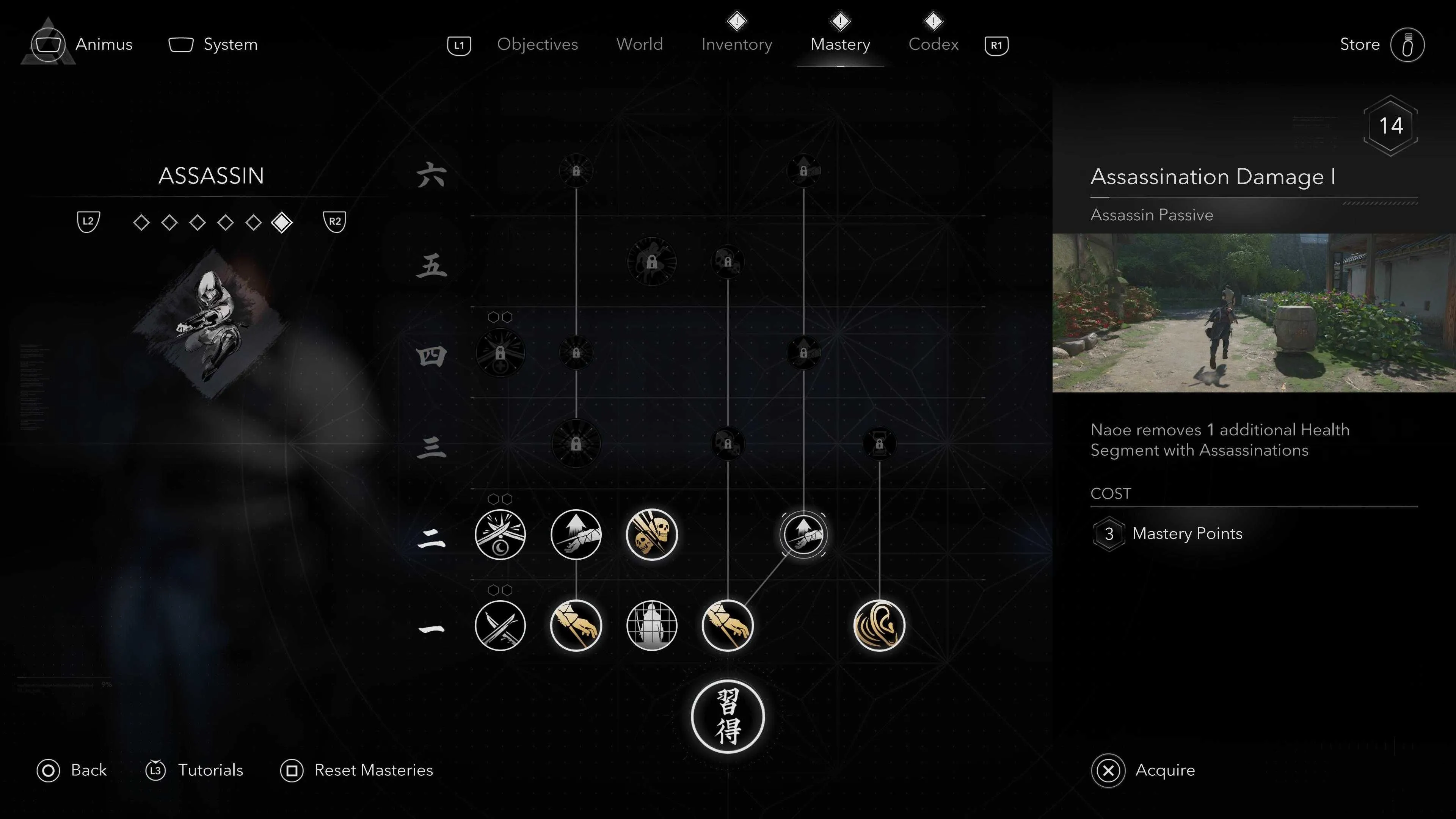The height and width of the screenshot is (819, 1456).
Task: Select the Mastery tab
Action: 840,44
